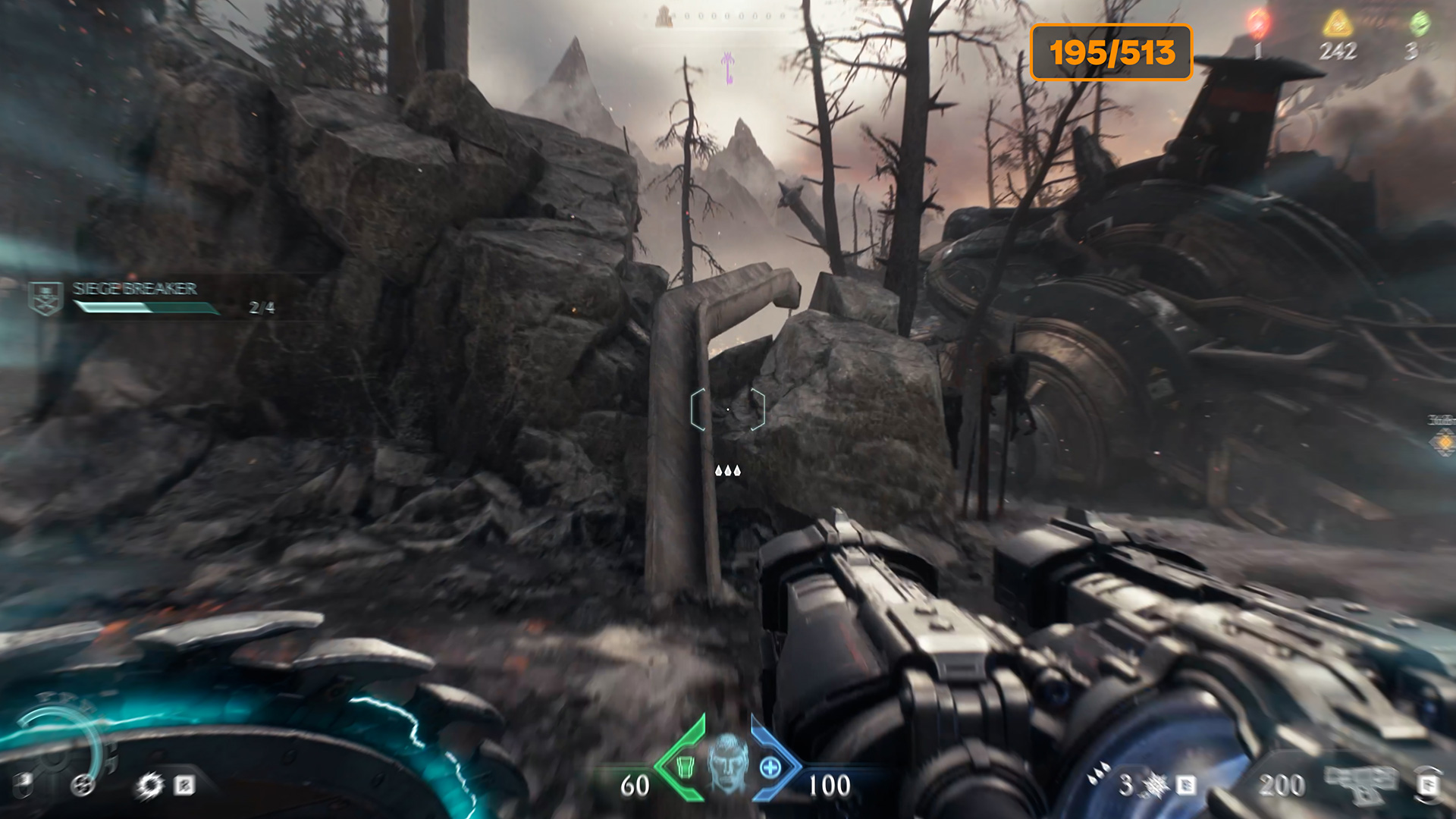Click the purple objective marker on compass

tap(728, 68)
